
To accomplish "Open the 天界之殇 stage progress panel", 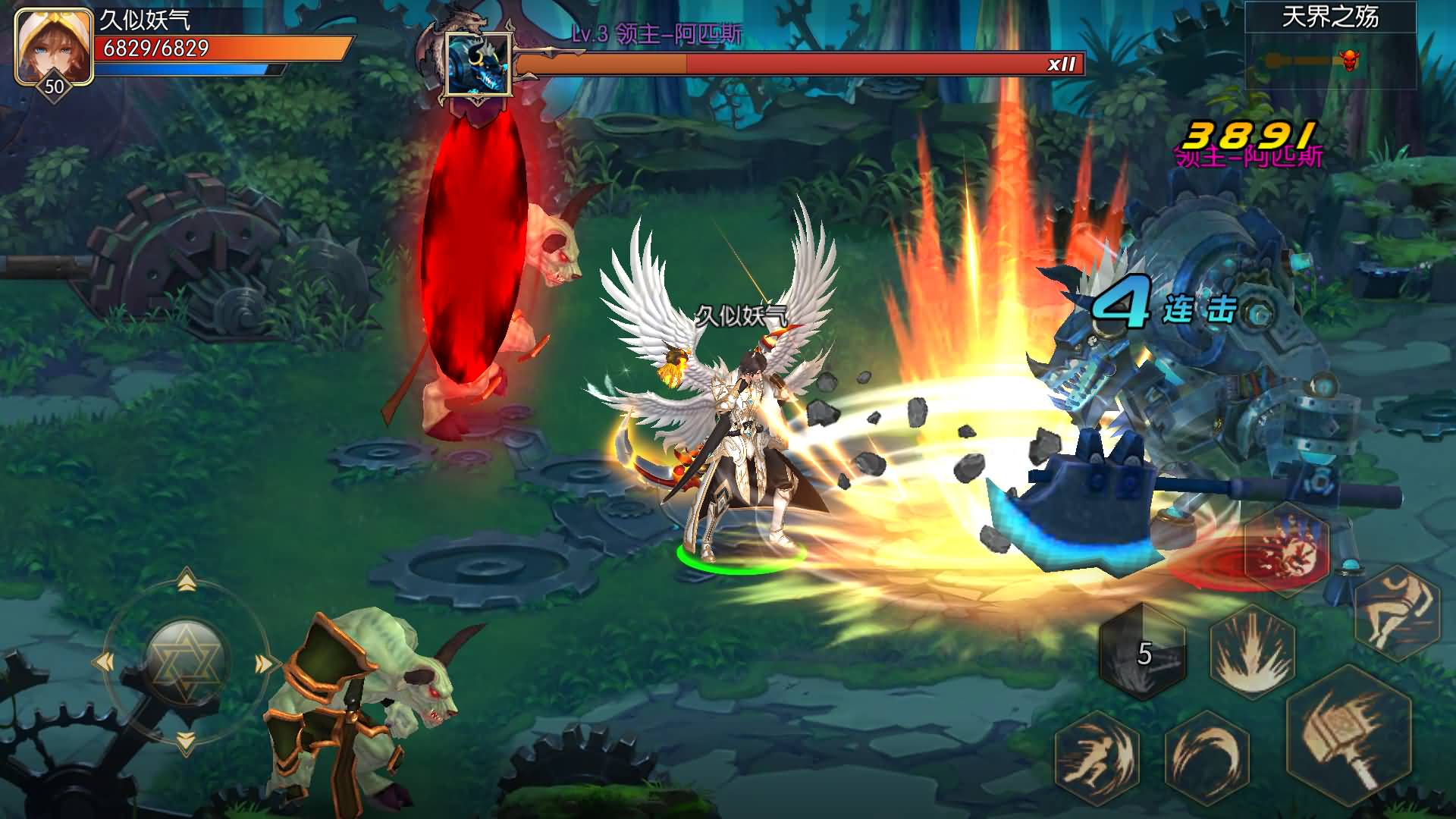I will point(1330,45).
